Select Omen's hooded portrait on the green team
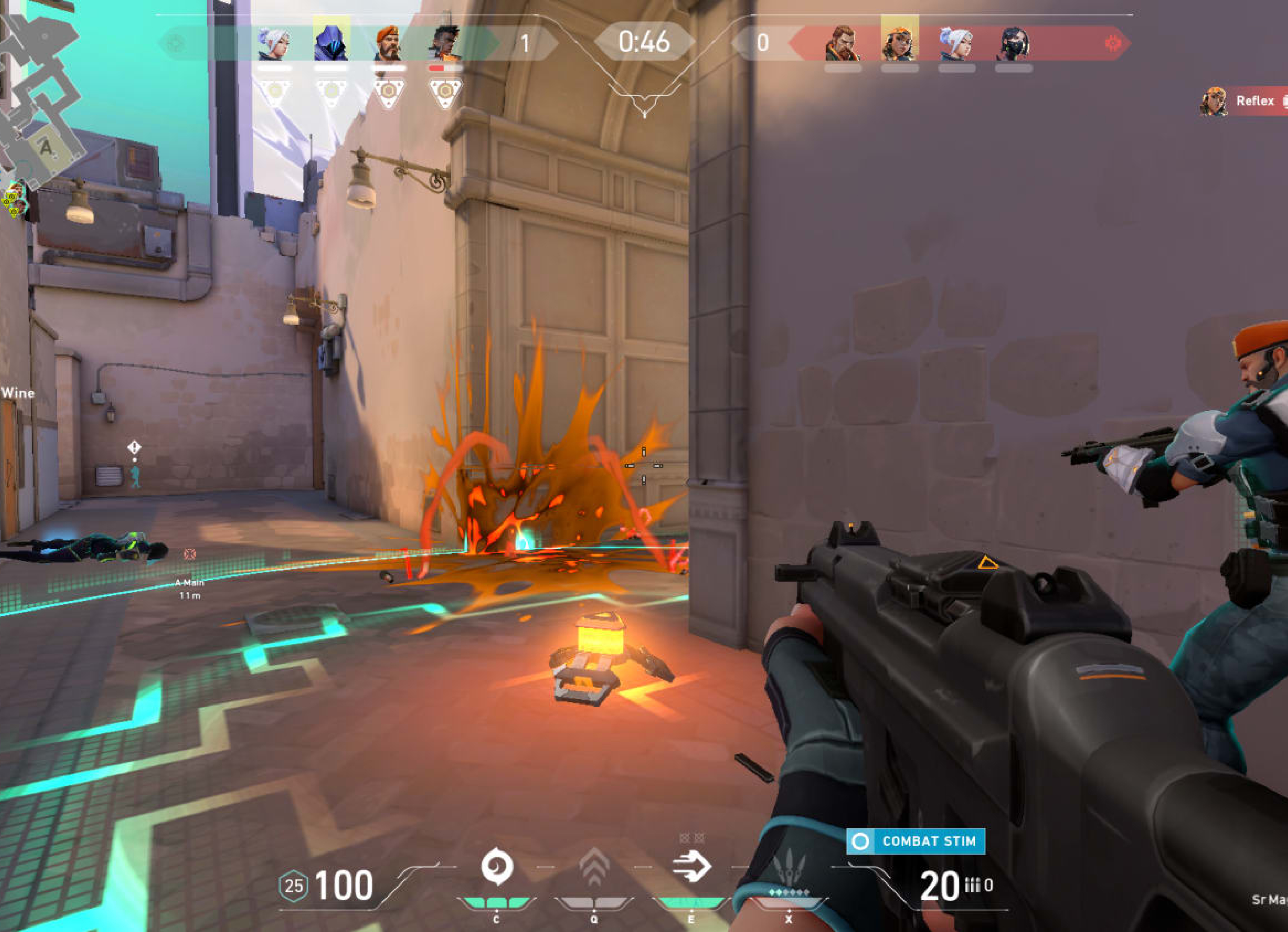Screen dimensions: 1288x932 331,41
